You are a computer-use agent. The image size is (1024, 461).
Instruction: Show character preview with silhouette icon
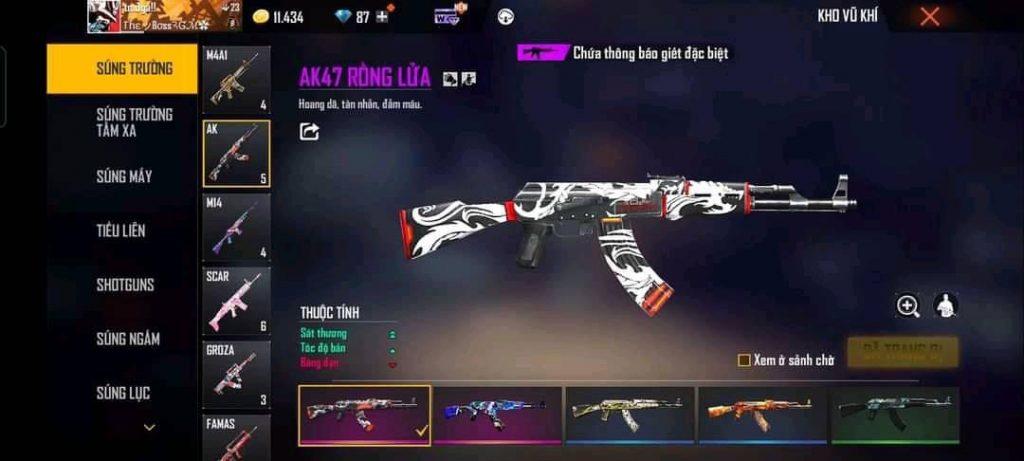pos(944,306)
